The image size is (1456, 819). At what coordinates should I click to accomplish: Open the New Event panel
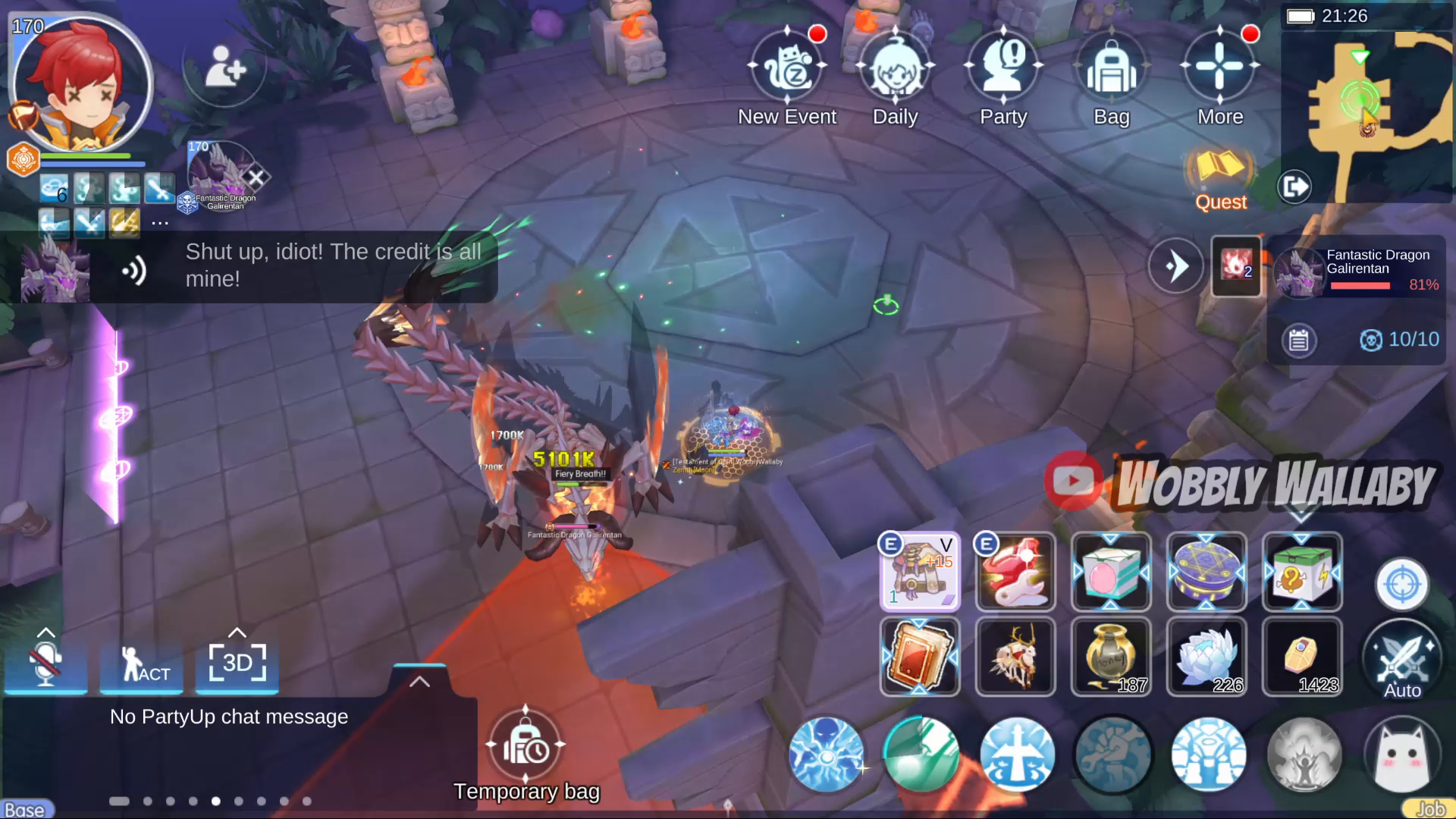point(787,68)
